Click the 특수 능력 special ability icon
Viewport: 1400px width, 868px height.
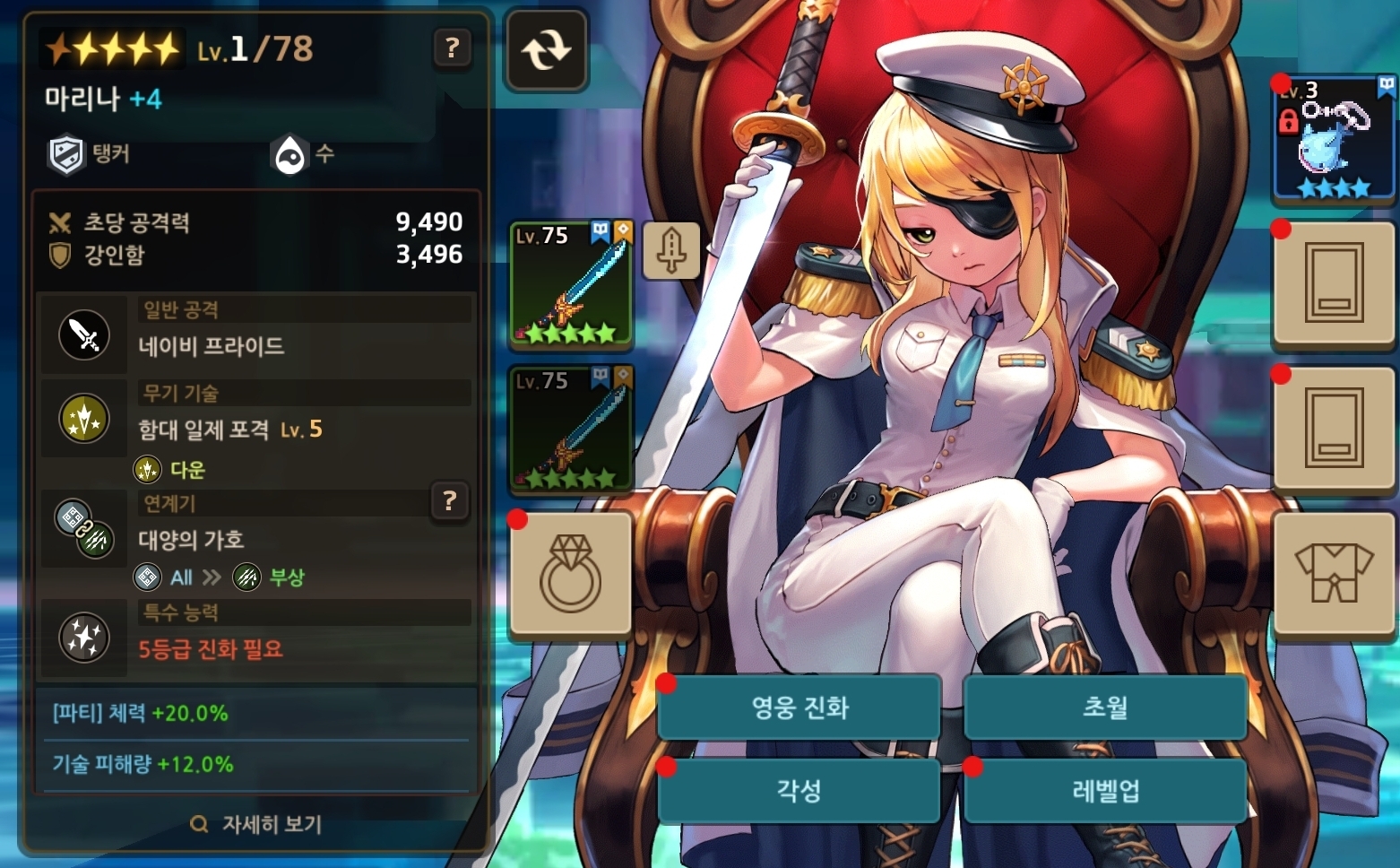click(82, 638)
